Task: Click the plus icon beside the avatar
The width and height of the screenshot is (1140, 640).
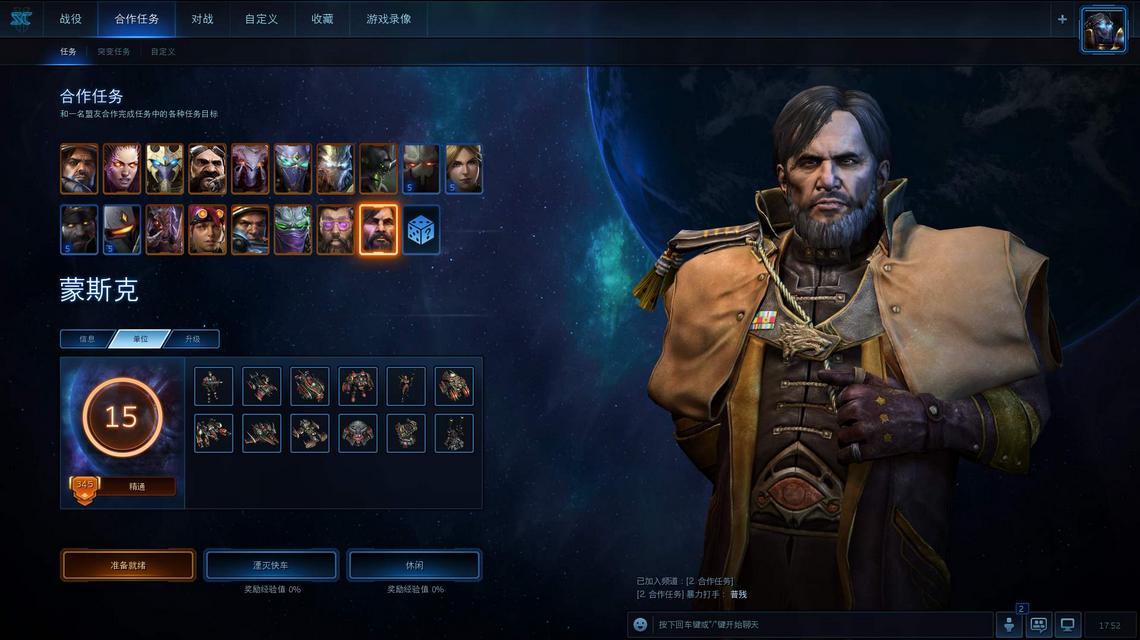Action: pos(1062,19)
